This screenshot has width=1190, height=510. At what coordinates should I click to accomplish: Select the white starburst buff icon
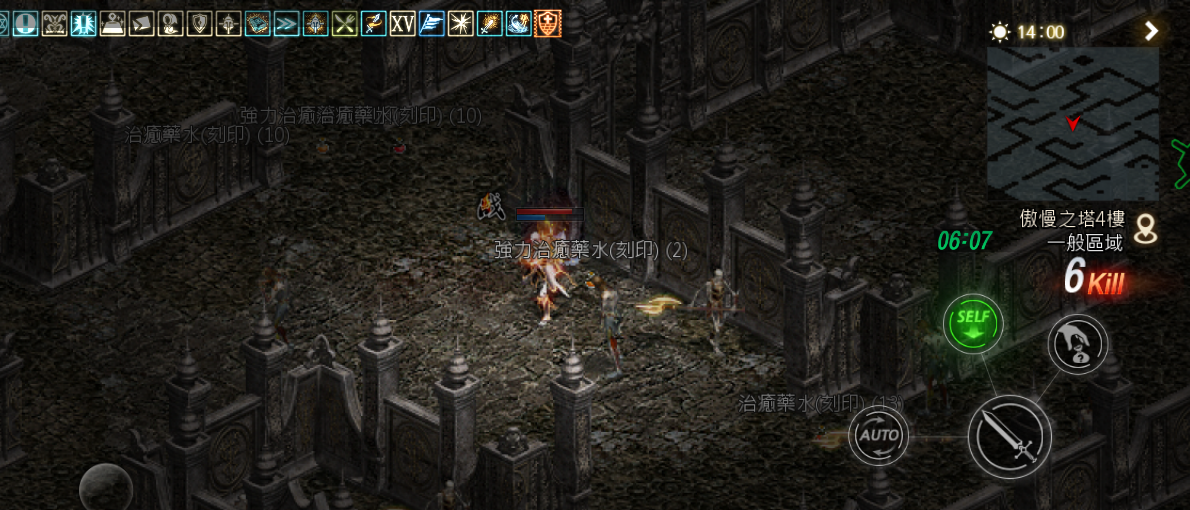click(461, 23)
